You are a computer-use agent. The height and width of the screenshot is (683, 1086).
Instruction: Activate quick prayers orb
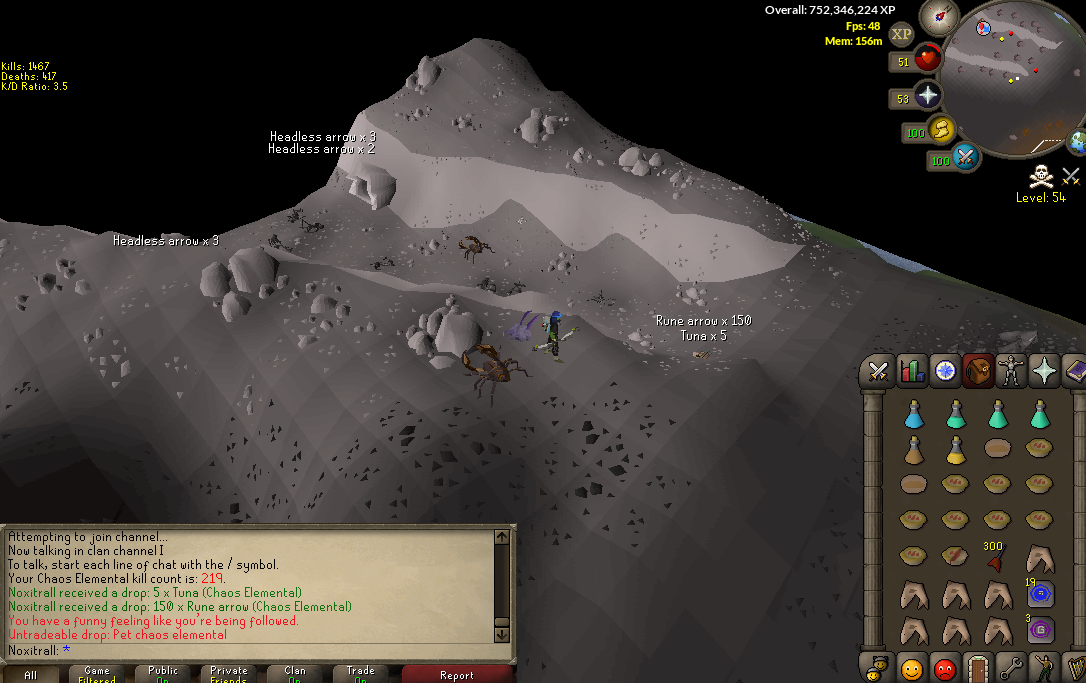929,96
